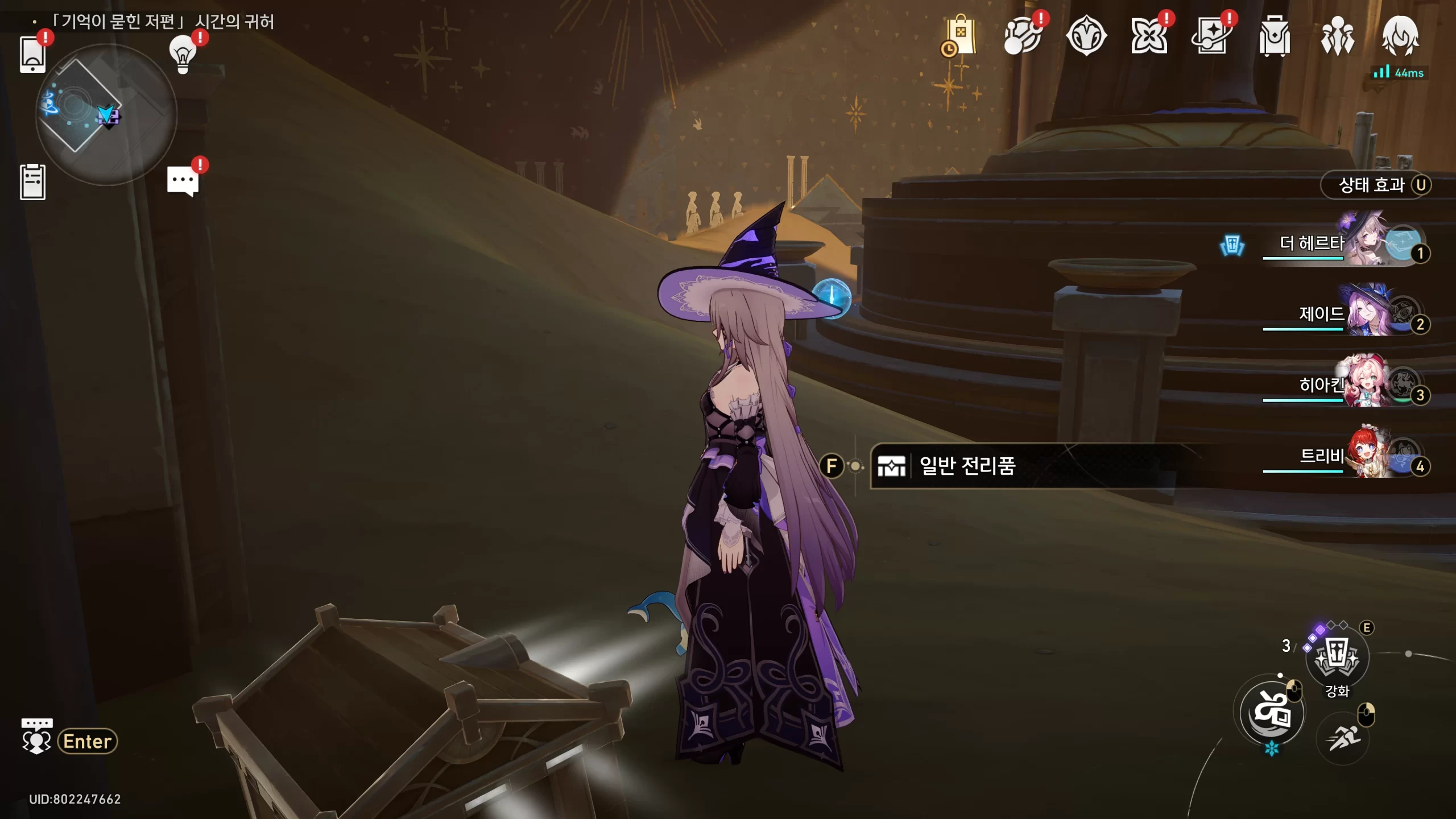The height and width of the screenshot is (819, 1456).
Task: Open the backpack inventory icon
Action: click(1275, 36)
